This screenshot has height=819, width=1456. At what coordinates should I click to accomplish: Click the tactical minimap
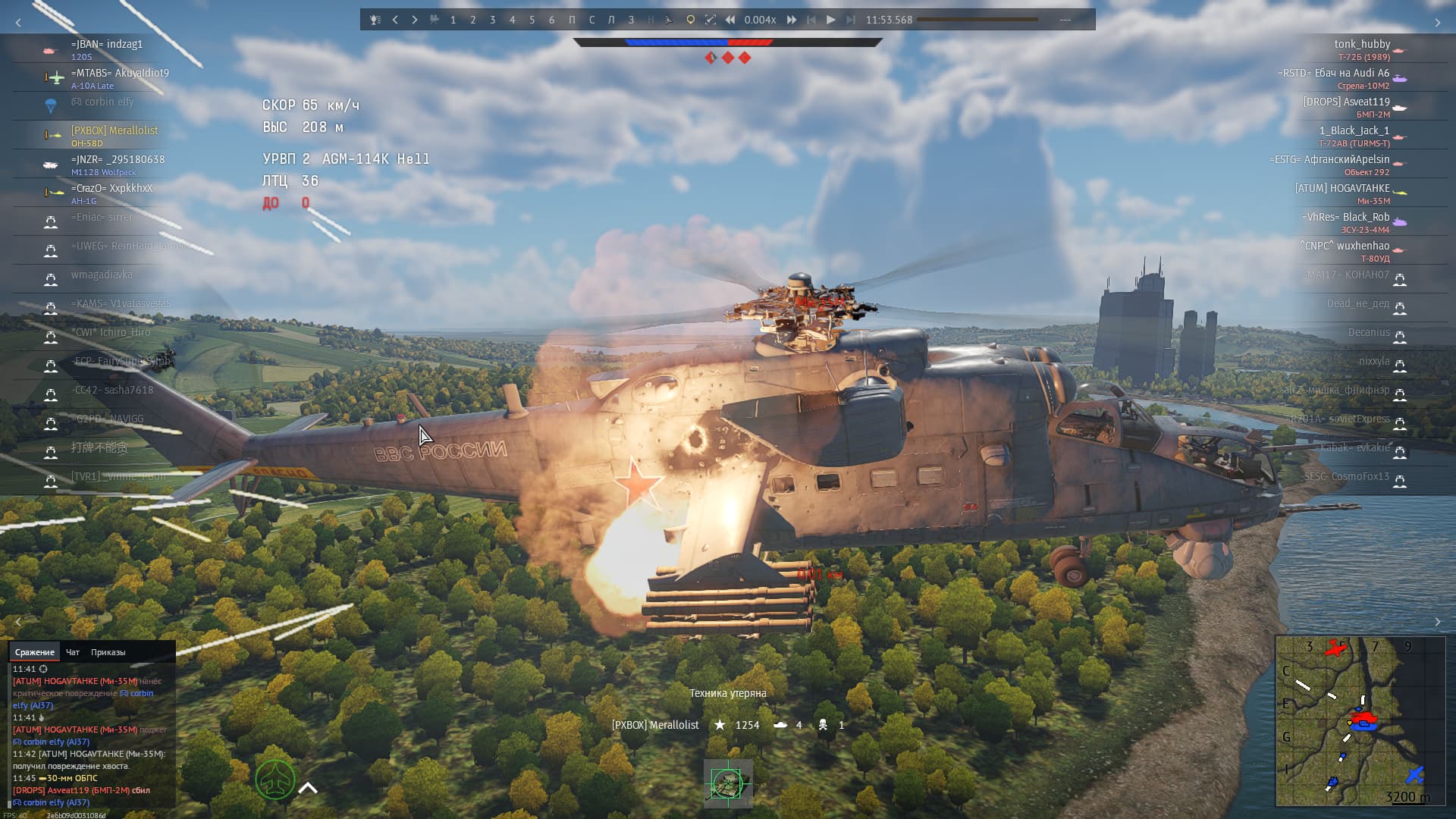pyautogui.click(x=1360, y=720)
